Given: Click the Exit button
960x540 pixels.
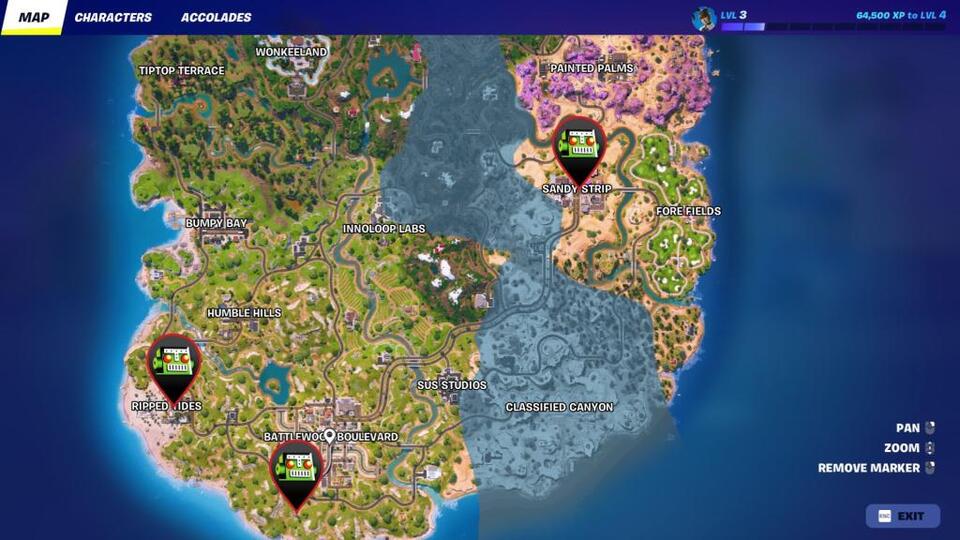Looking at the screenshot, I should coord(902,516).
